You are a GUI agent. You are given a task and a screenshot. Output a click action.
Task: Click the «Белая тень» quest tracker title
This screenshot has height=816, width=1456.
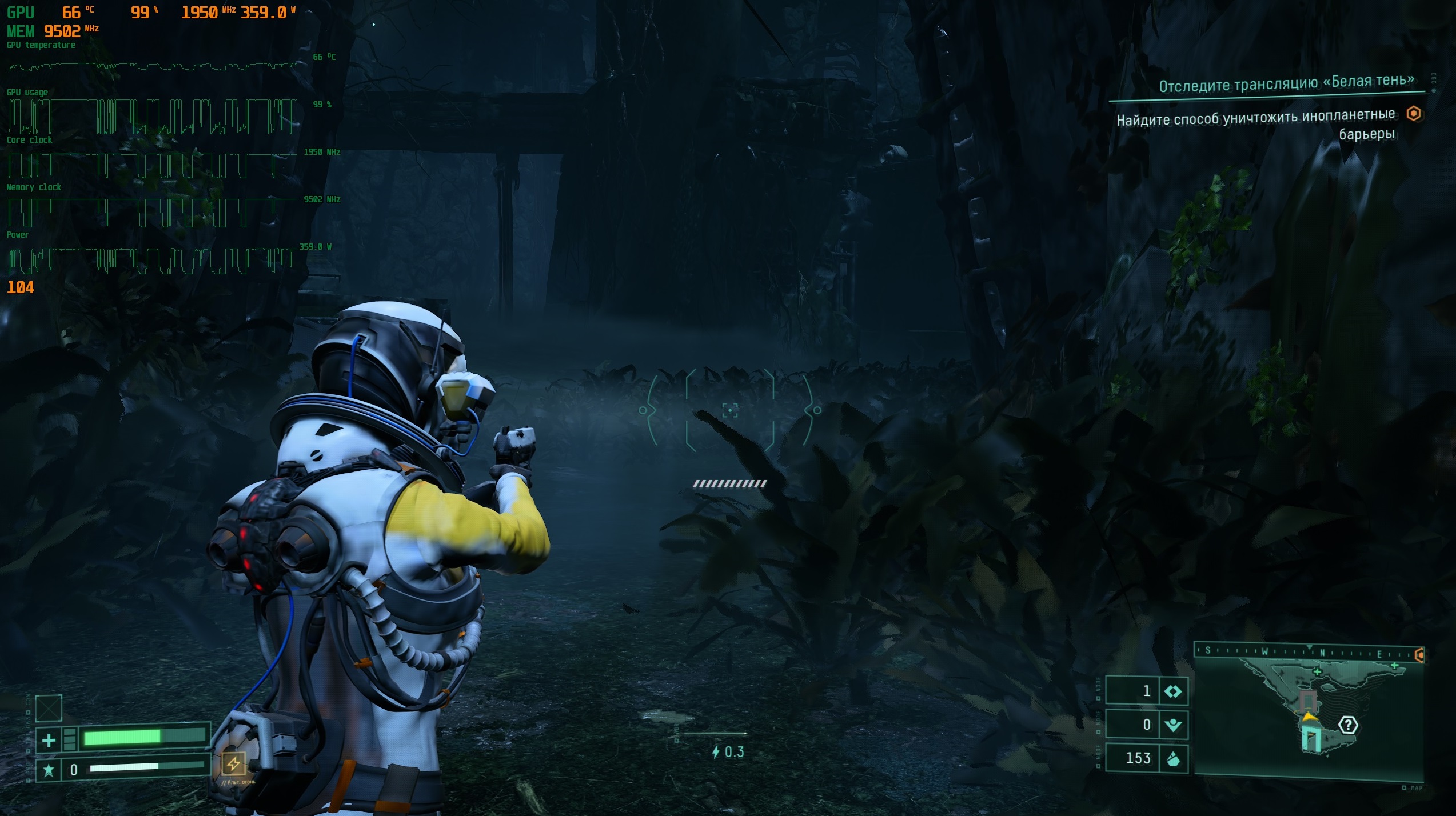(x=1286, y=83)
